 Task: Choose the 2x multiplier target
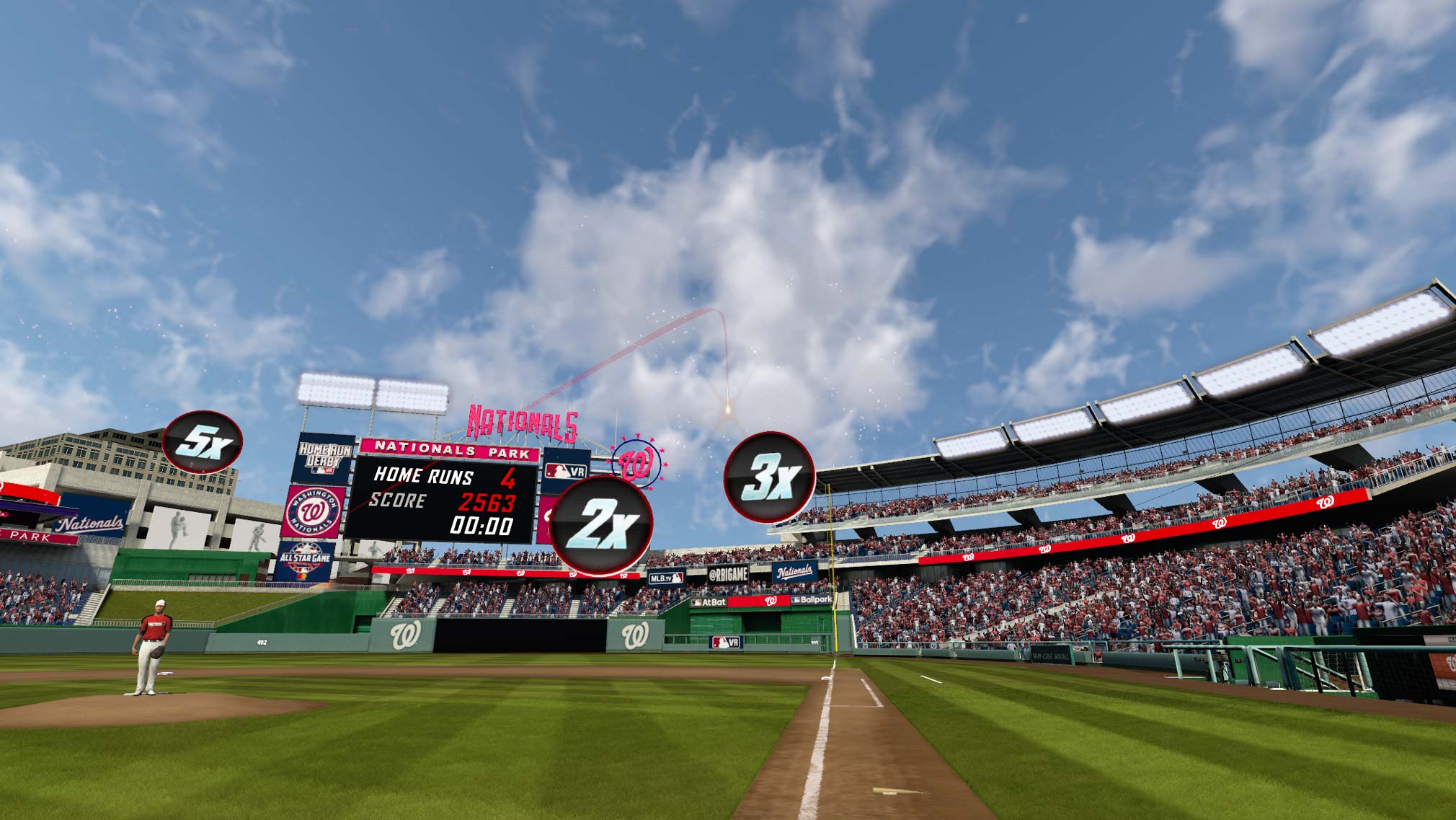point(602,525)
